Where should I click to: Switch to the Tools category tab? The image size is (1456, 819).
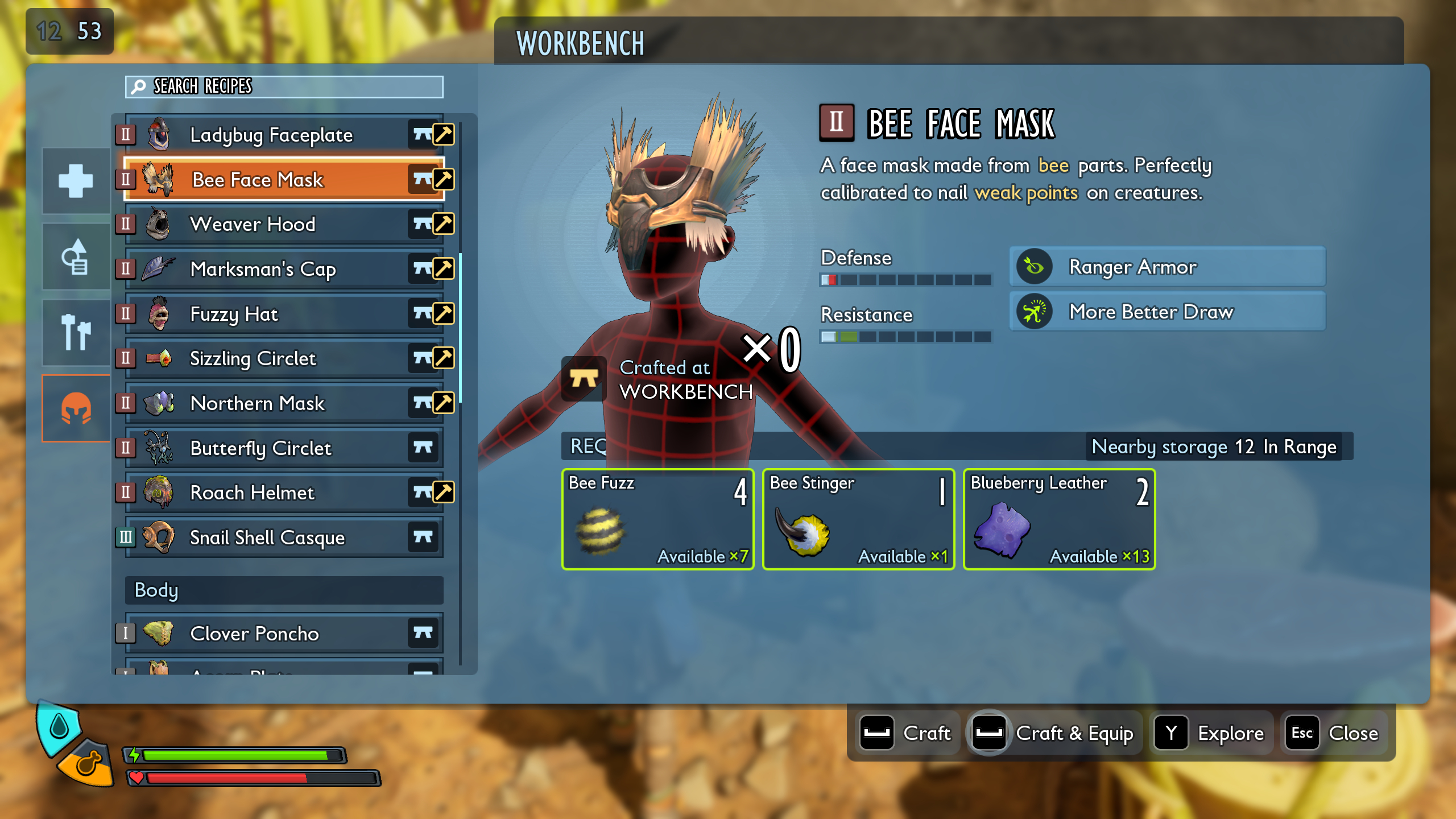coord(76,333)
